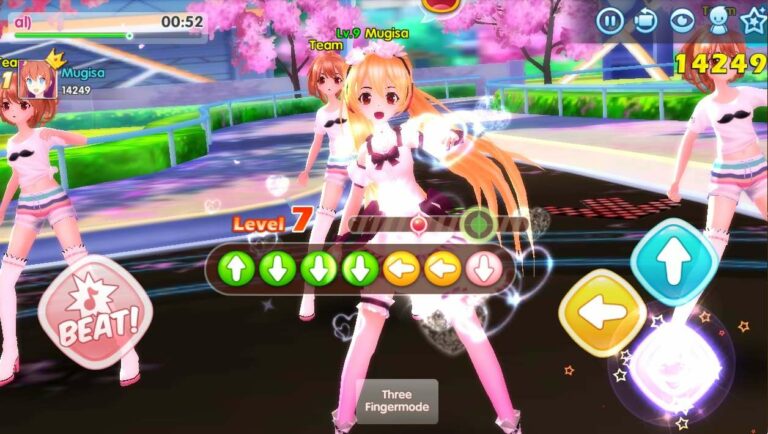768x434 pixels.
Task: Switch the camera view
Action: [x=646, y=20]
